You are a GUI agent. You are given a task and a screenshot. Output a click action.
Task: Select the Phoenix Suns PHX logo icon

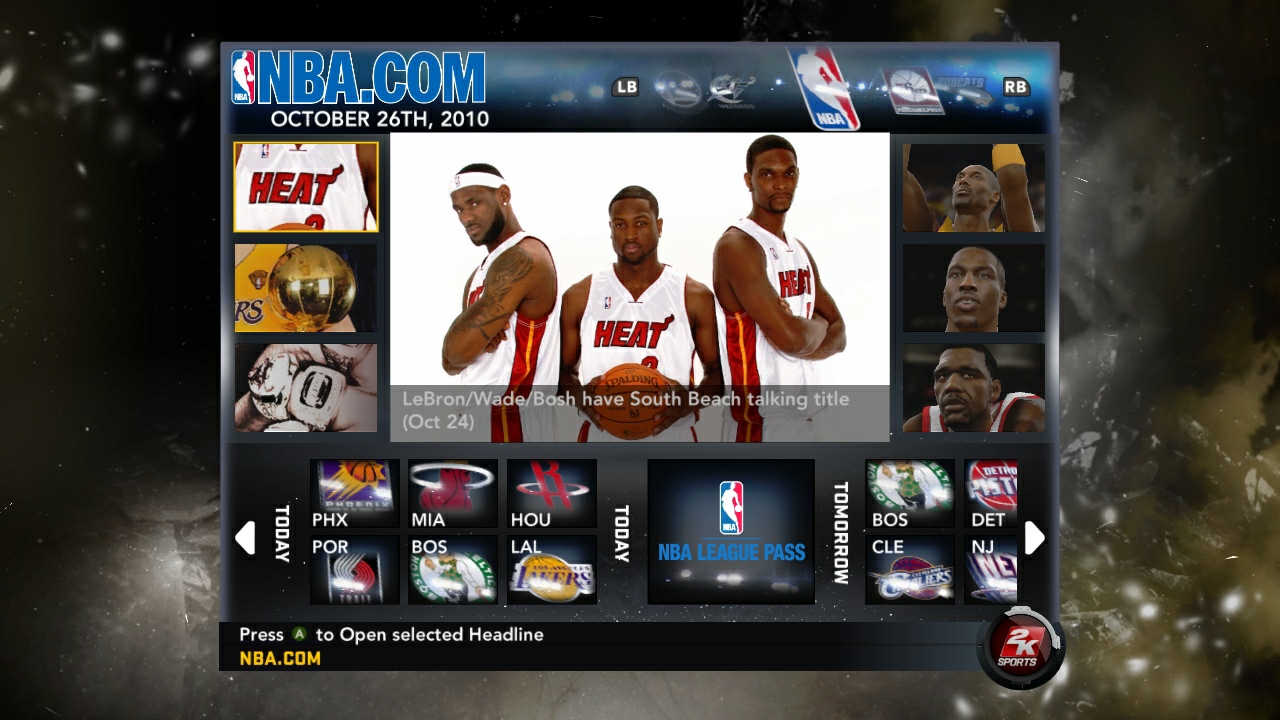coord(352,488)
